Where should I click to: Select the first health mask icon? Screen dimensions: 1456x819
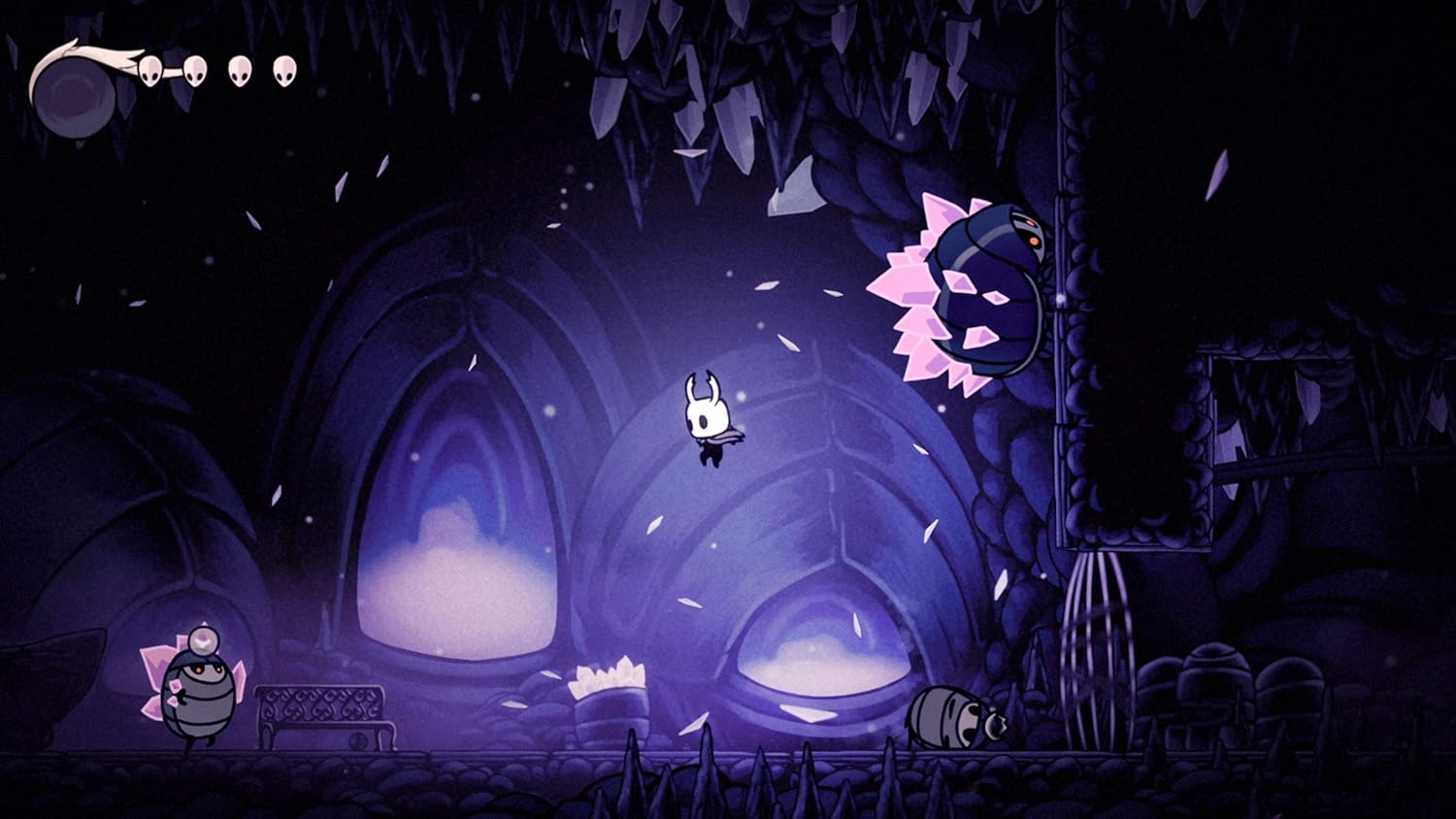152,70
